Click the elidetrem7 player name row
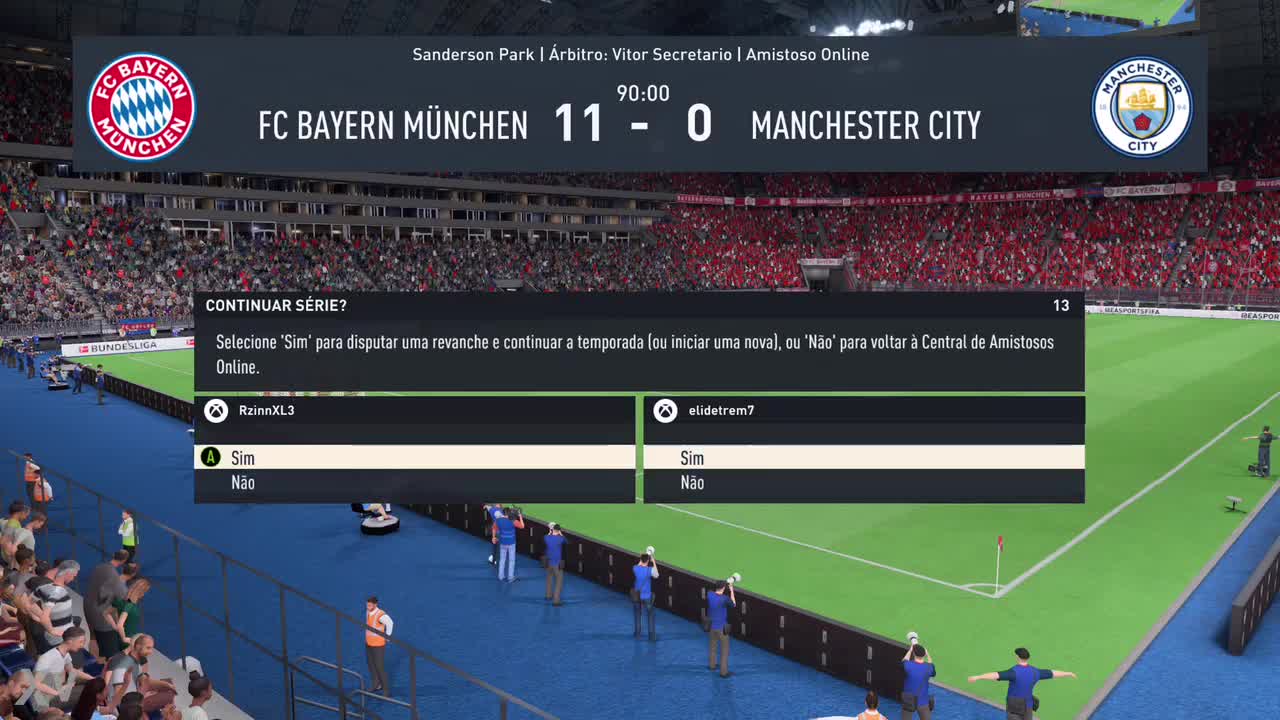This screenshot has width=1280, height=720. [863, 410]
